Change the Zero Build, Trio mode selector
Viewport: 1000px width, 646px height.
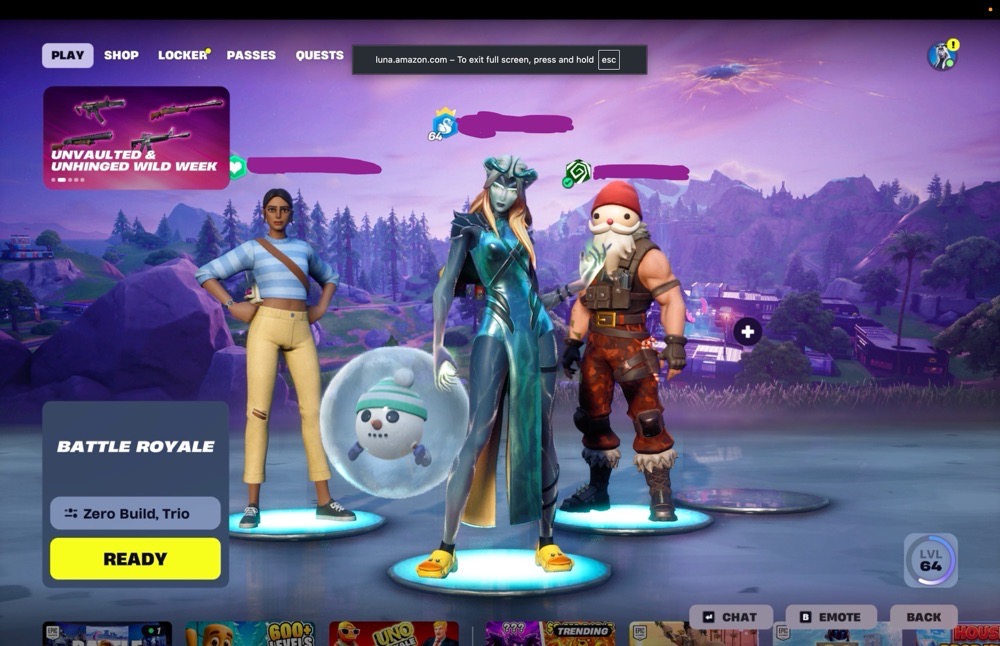135,513
